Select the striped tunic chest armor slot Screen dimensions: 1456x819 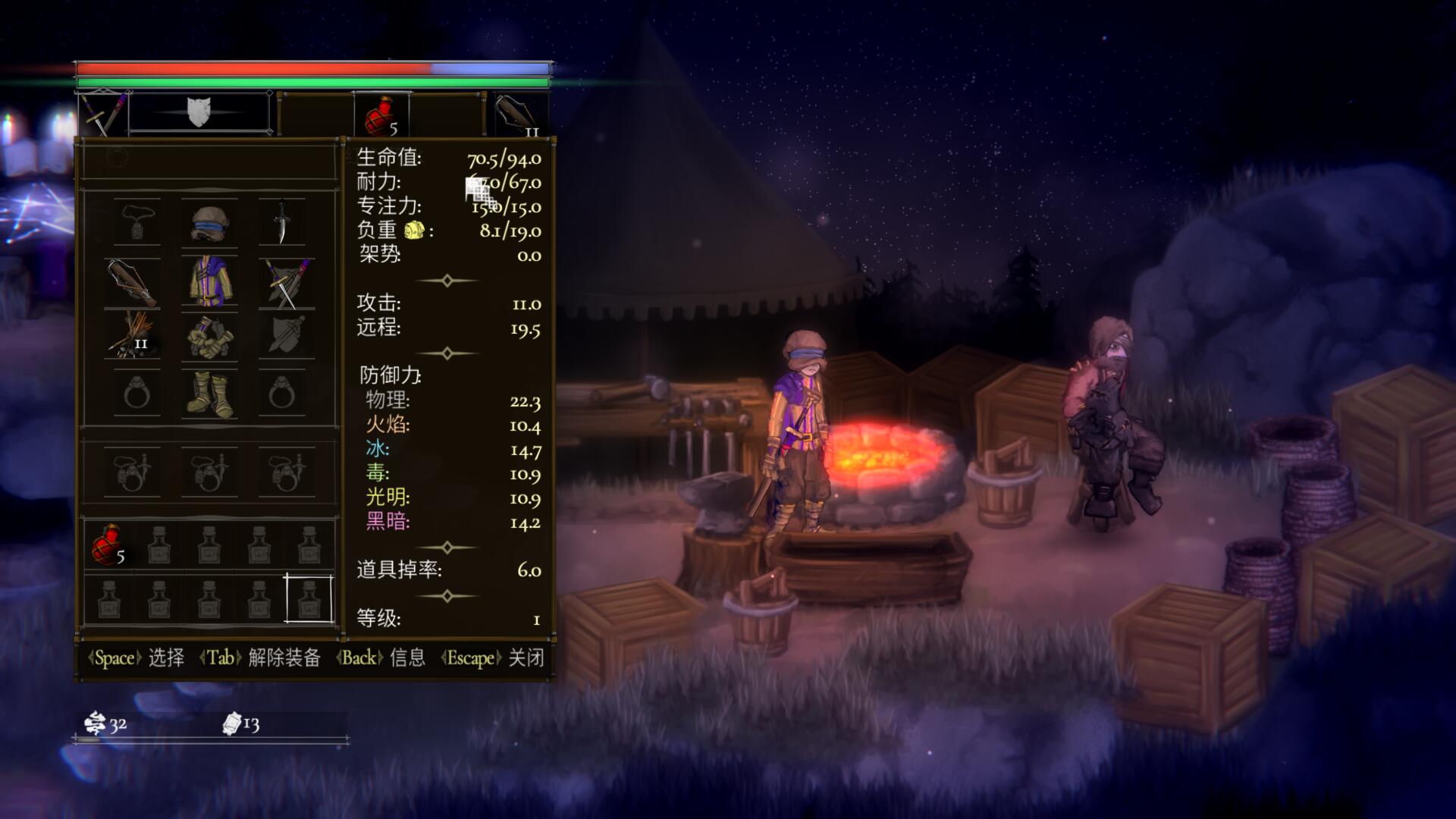(210, 282)
